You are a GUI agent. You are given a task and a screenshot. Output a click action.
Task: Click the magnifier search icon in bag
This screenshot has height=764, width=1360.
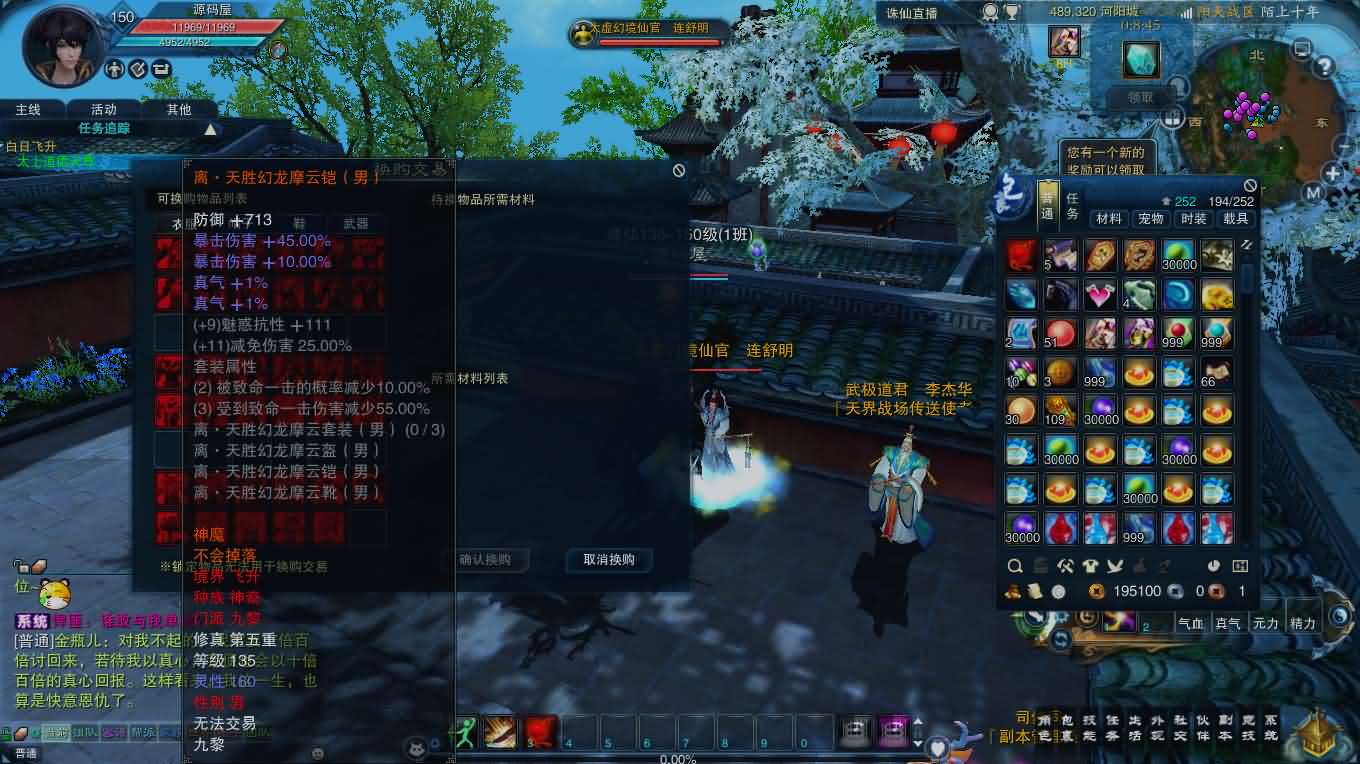1015,566
